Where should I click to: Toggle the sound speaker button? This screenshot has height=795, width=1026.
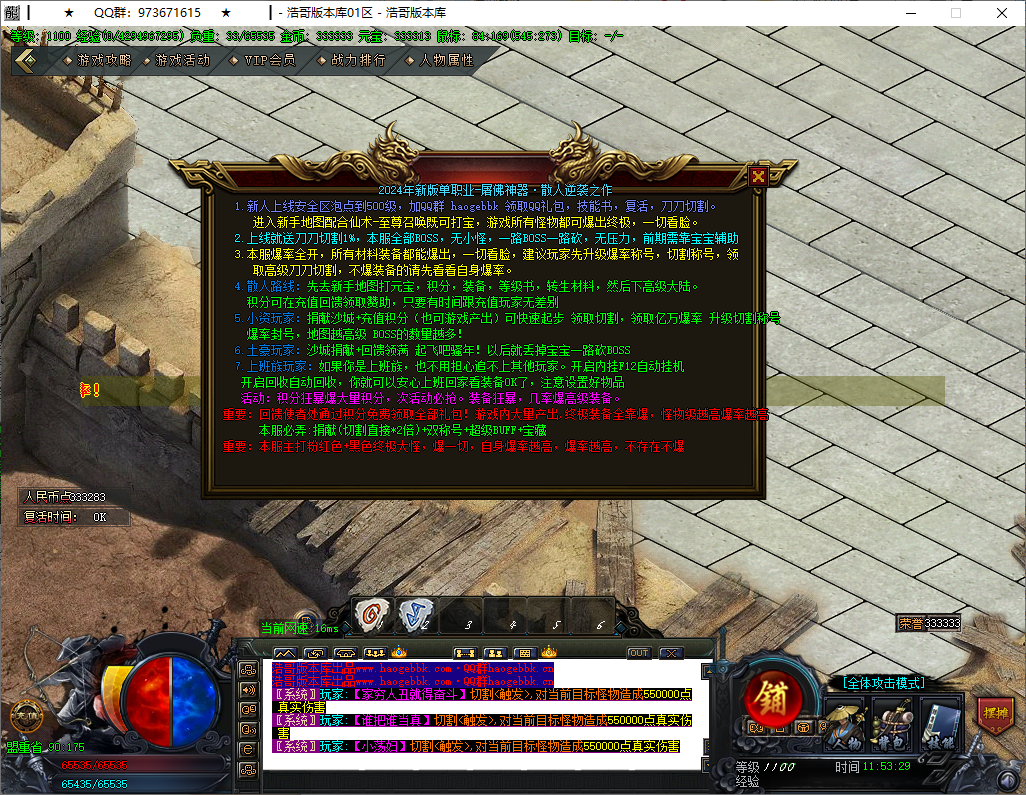[247, 688]
